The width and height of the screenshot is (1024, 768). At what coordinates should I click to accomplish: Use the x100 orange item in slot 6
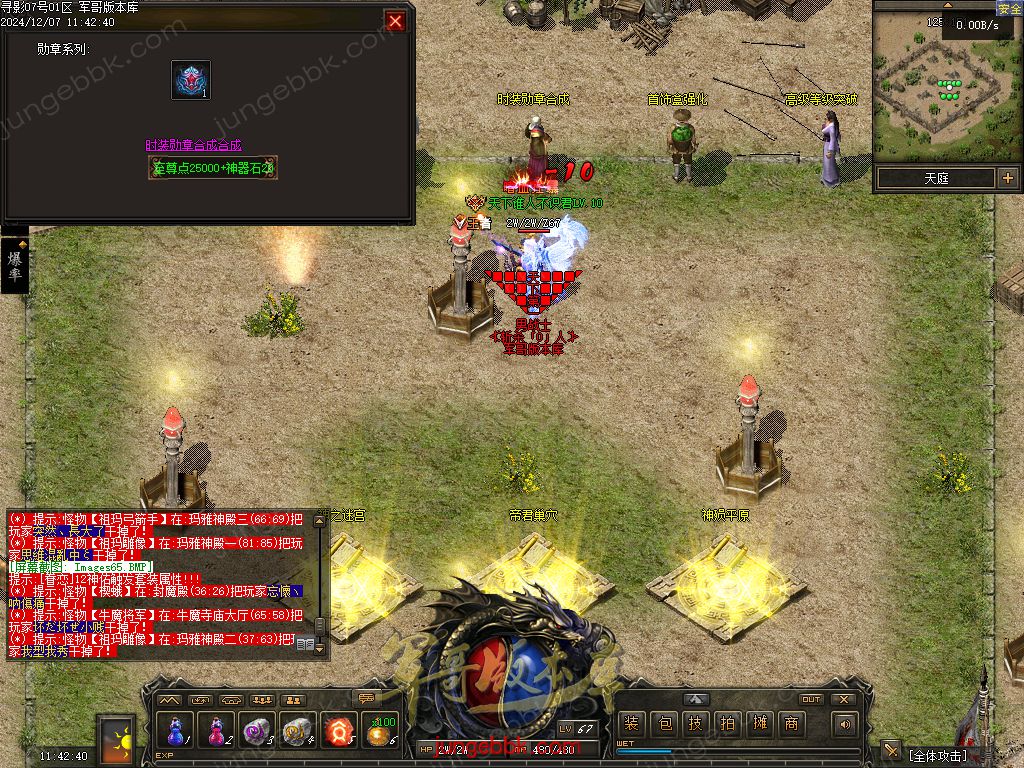381,731
